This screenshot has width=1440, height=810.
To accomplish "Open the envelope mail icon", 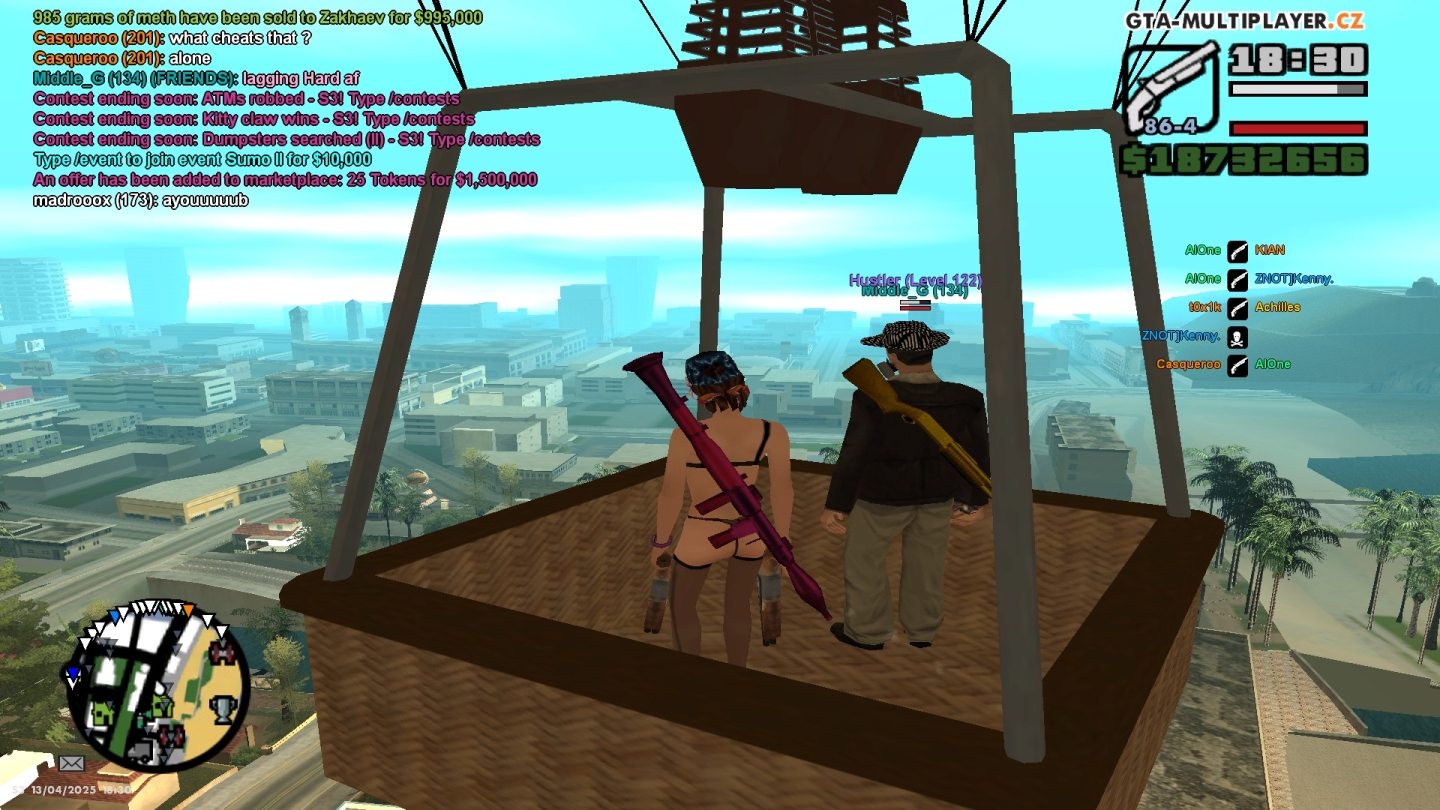I will click(x=71, y=763).
